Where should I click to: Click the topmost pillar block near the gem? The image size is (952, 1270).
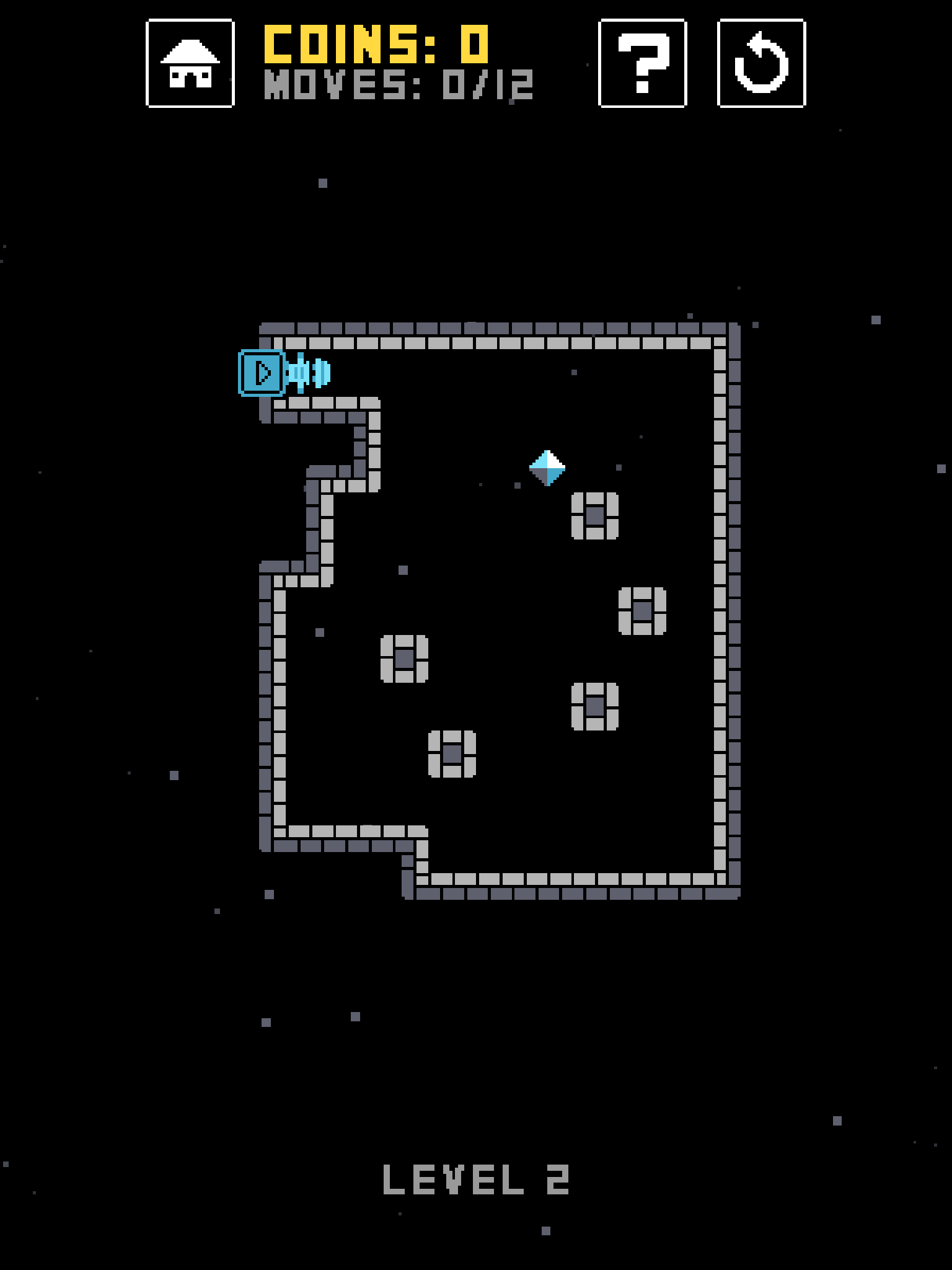(596, 515)
